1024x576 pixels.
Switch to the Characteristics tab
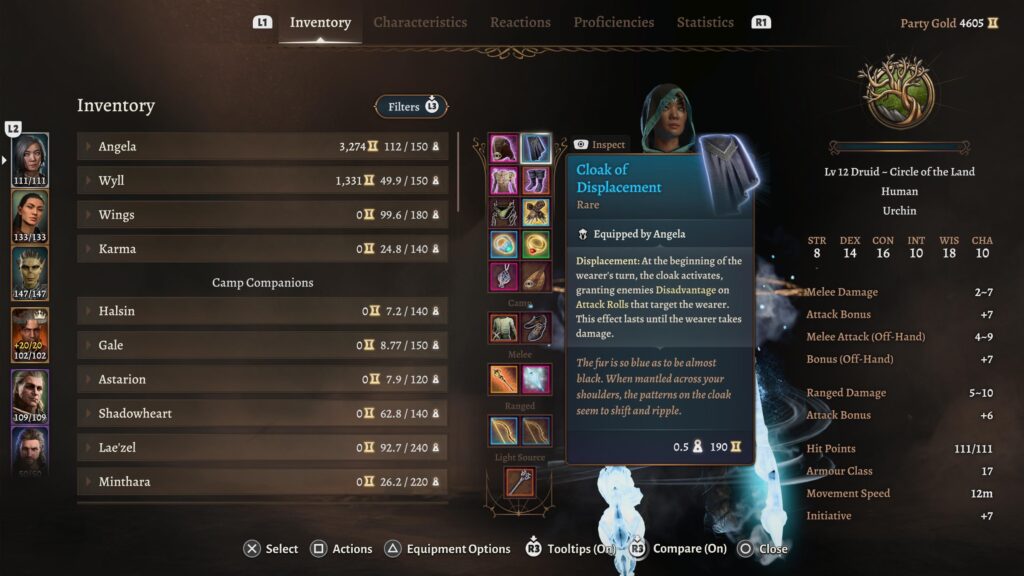420,22
